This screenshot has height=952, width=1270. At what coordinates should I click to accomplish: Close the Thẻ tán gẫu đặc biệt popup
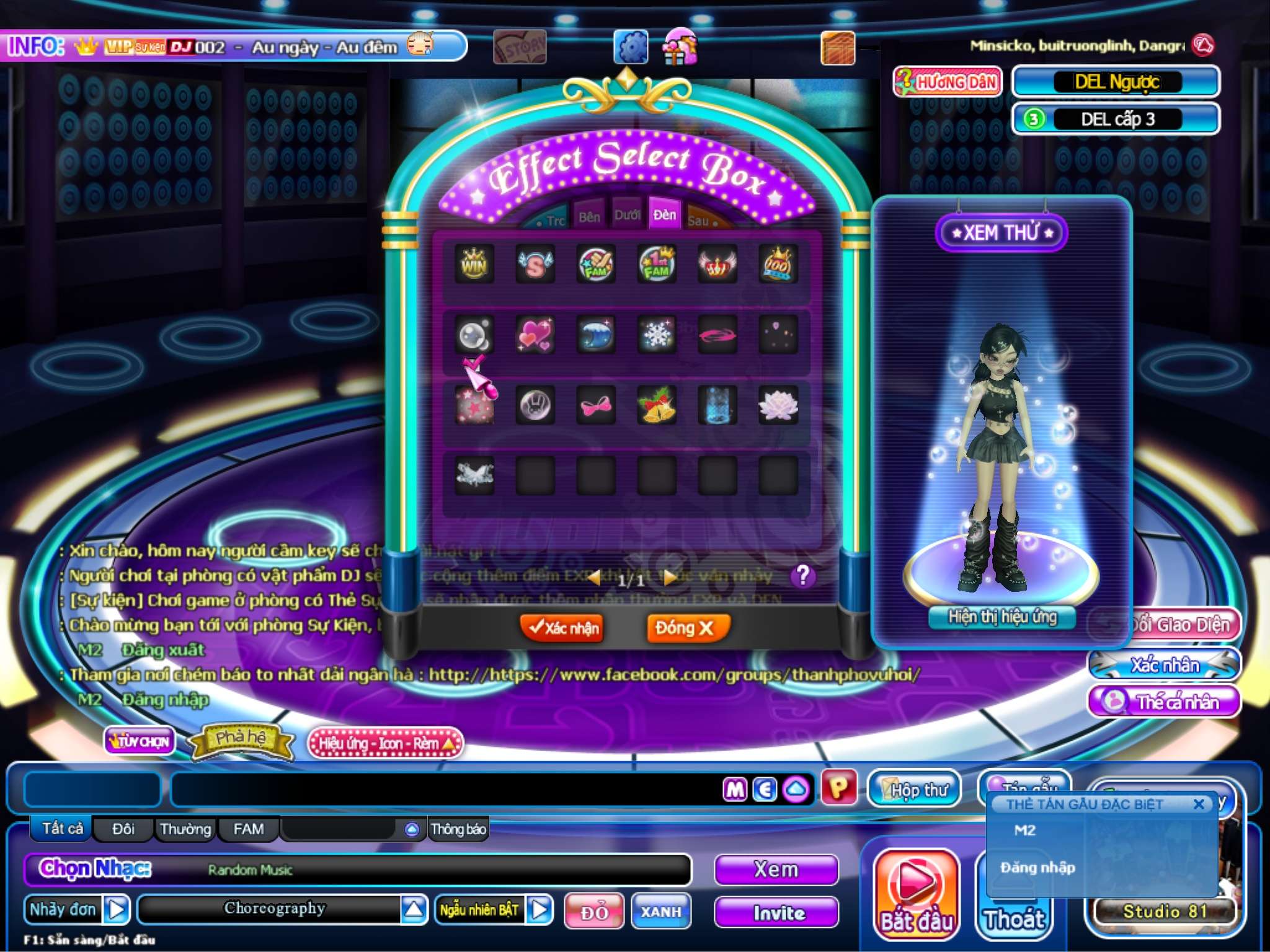click(1199, 804)
